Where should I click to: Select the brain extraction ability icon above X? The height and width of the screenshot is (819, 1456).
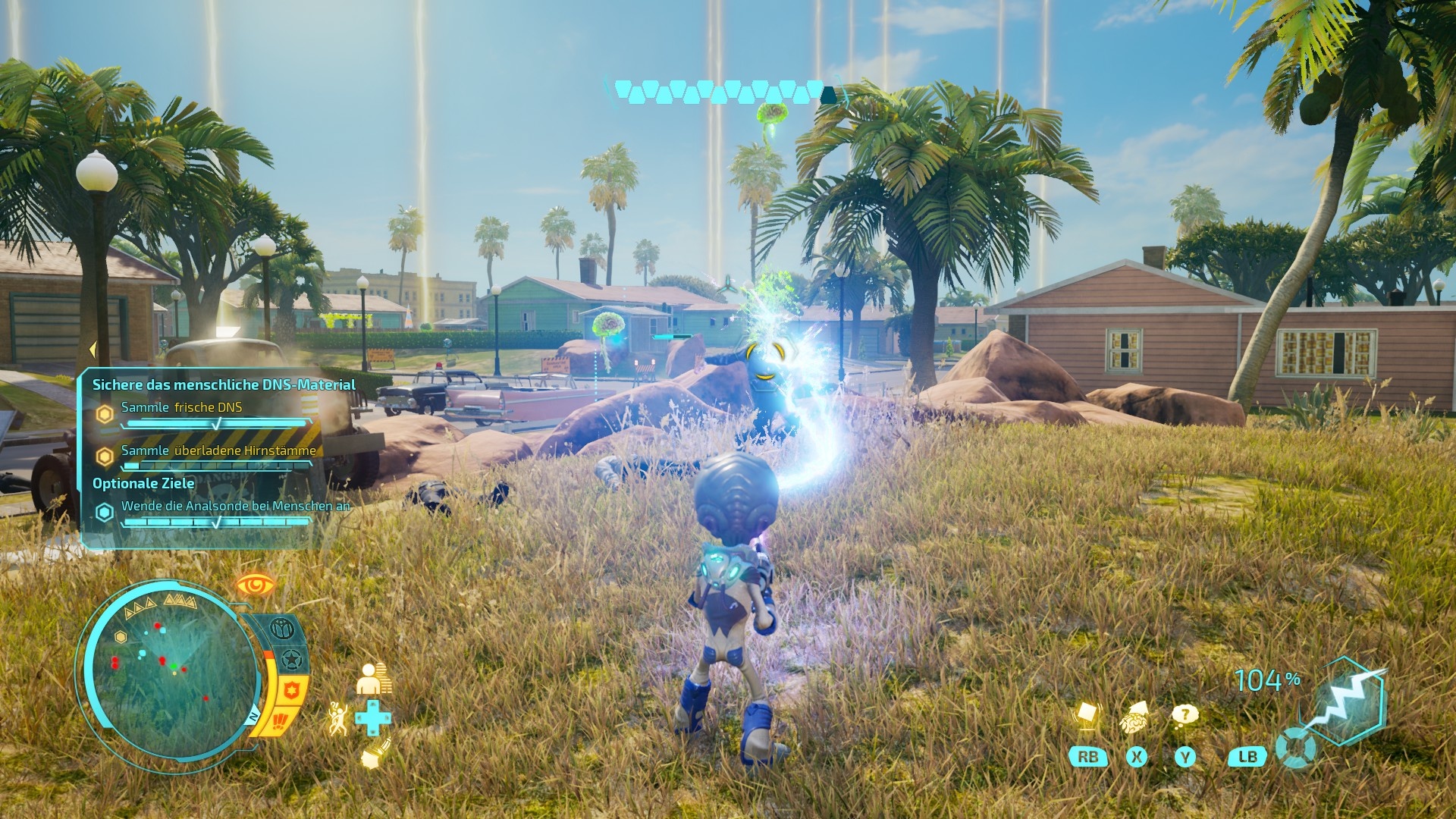(x=1134, y=718)
